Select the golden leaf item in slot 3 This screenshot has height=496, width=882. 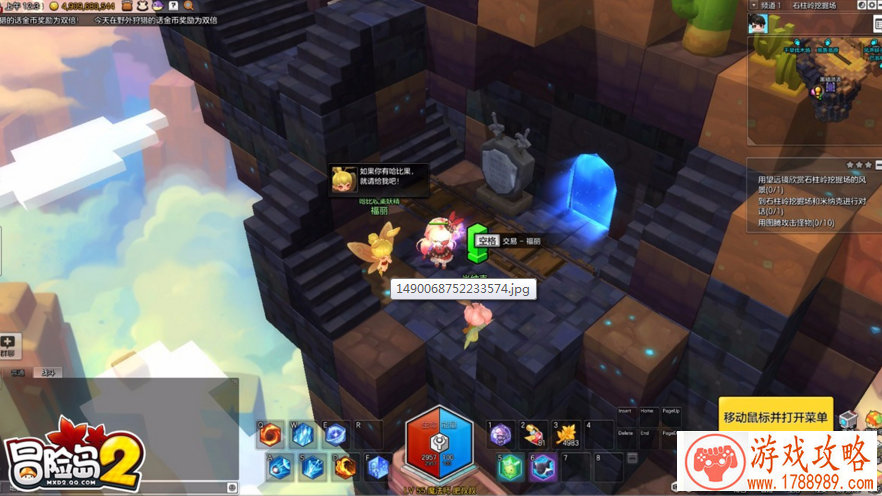tap(567, 434)
